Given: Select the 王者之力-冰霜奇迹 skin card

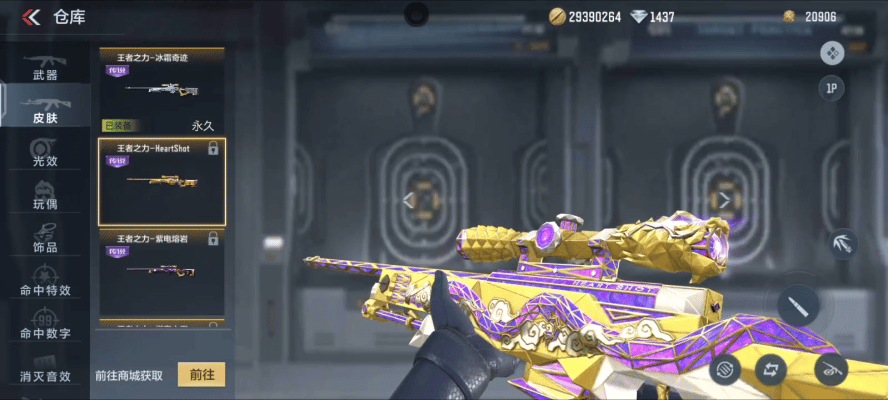Looking at the screenshot, I should (x=161, y=82).
